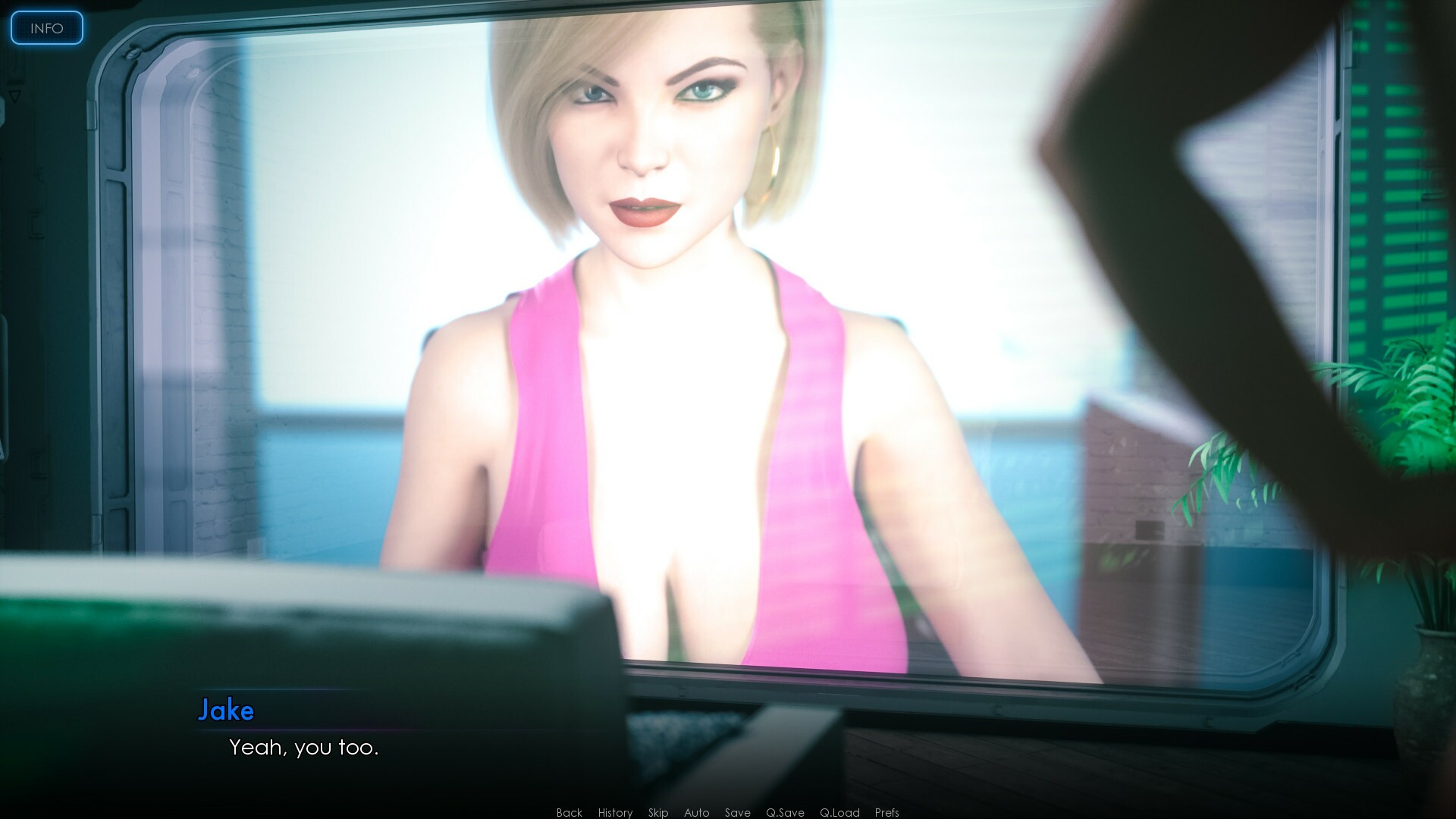Perform a quick save with Q.Save

[785, 812]
